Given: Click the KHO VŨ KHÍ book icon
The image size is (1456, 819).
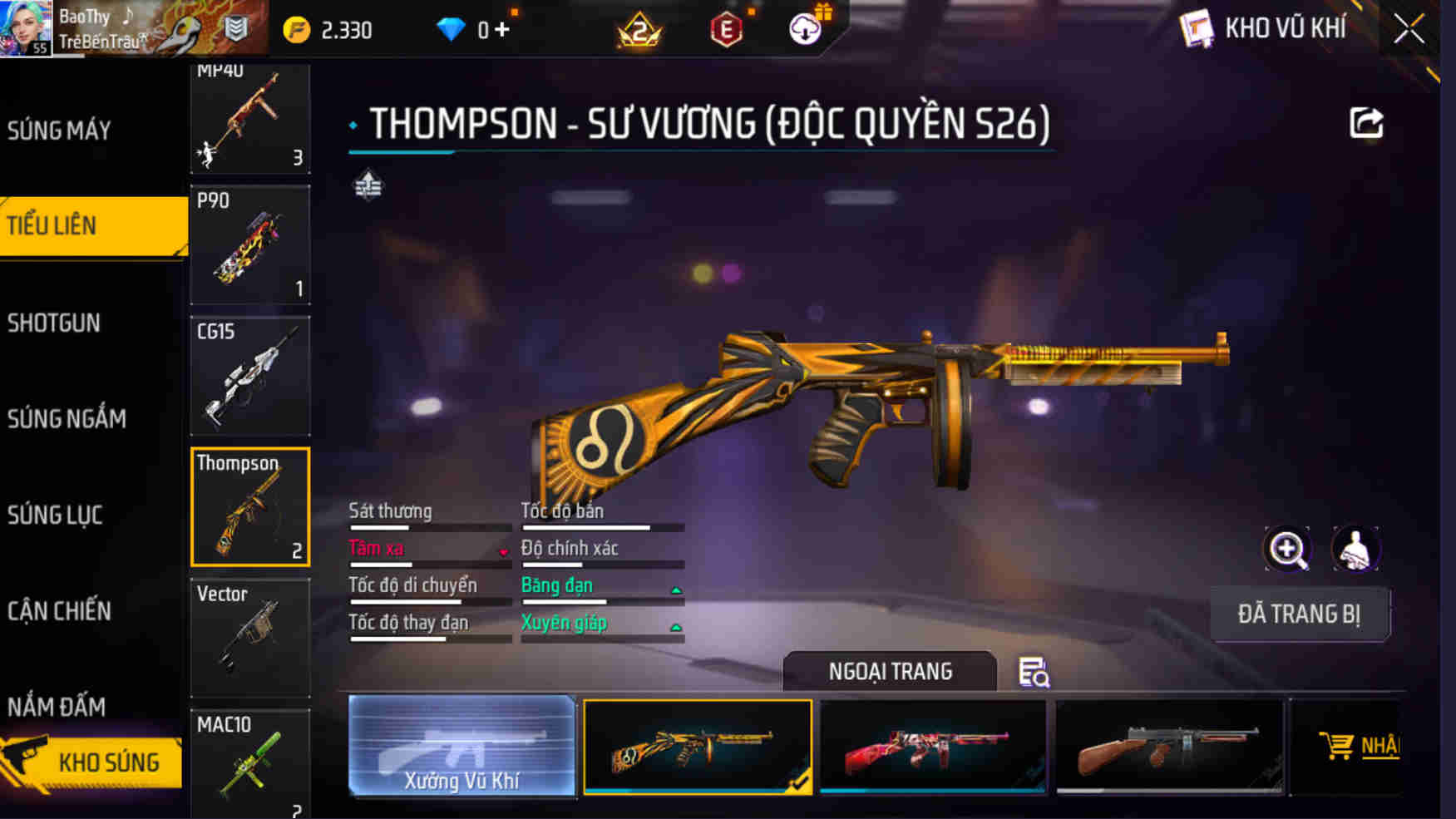Looking at the screenshot, I should 1197,27.
